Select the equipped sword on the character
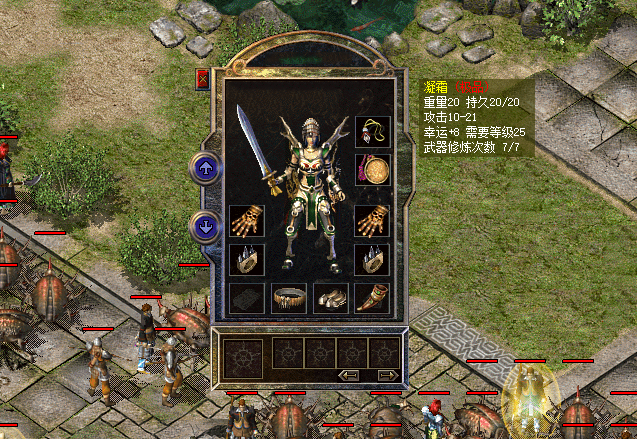Image resolution: width=637 pixels, height=439 pixels. 258,150
